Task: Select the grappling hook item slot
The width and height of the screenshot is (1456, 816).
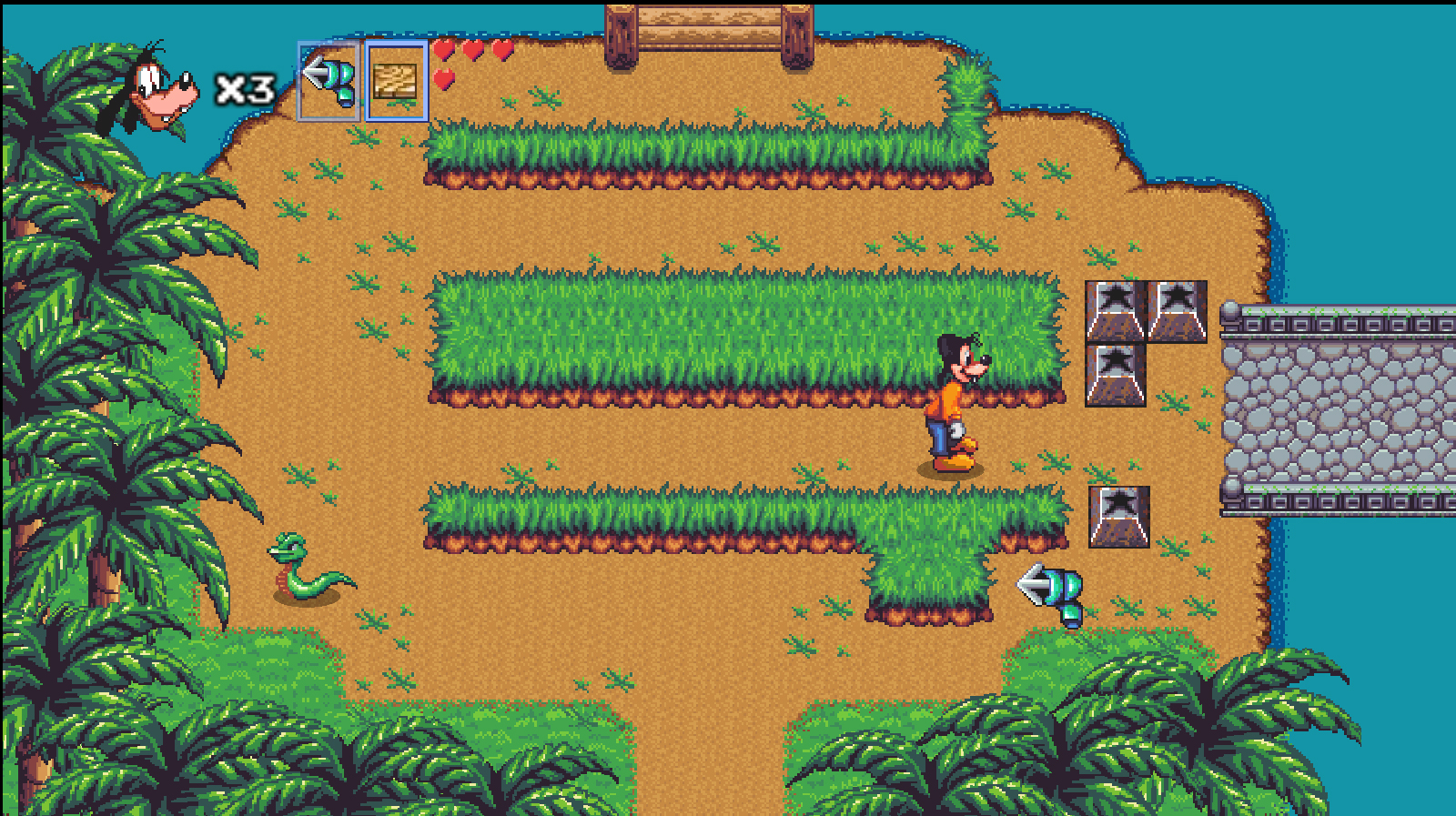Action: (x=329, y=80)
